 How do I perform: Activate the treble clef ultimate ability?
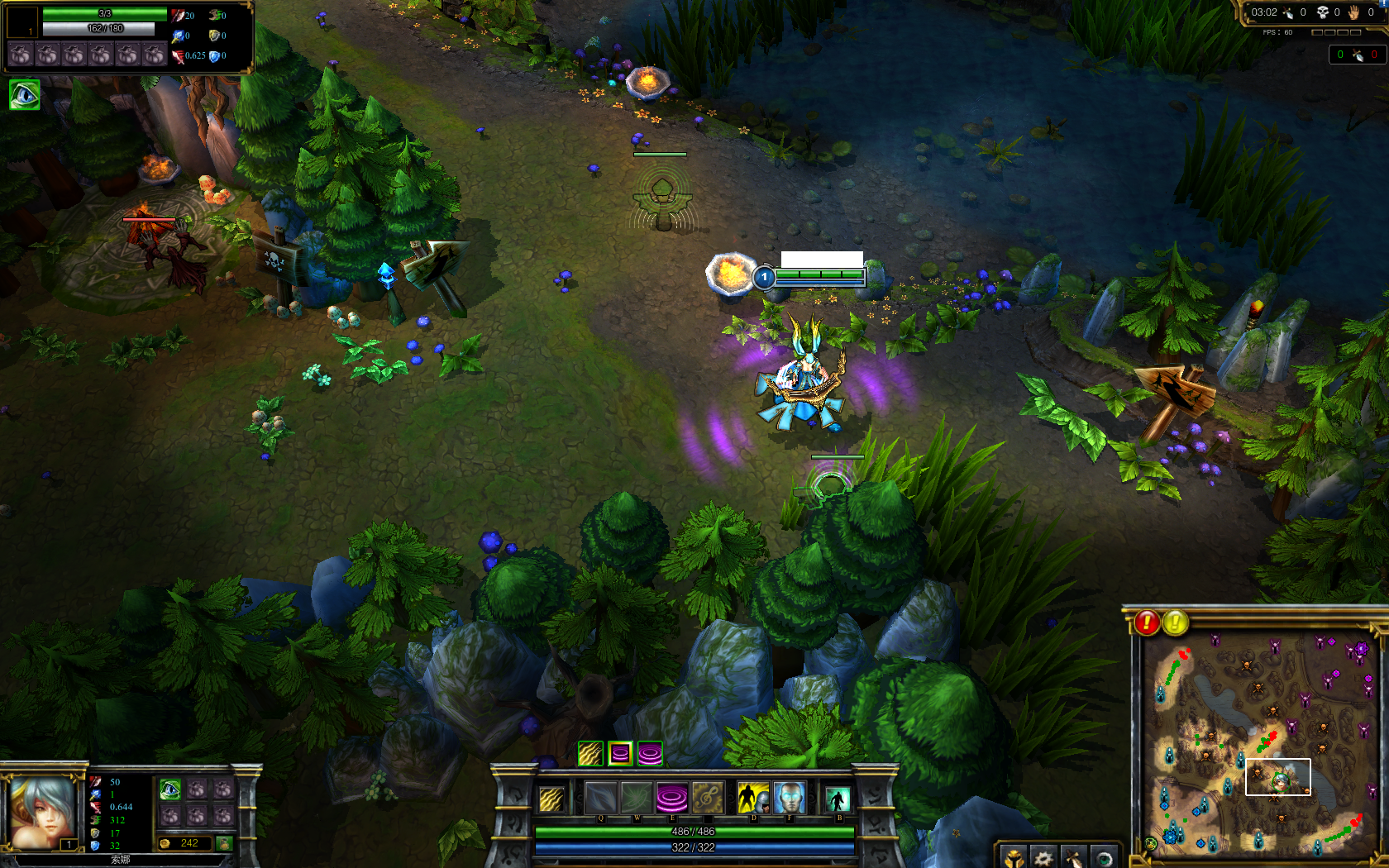tap(707, 798)
